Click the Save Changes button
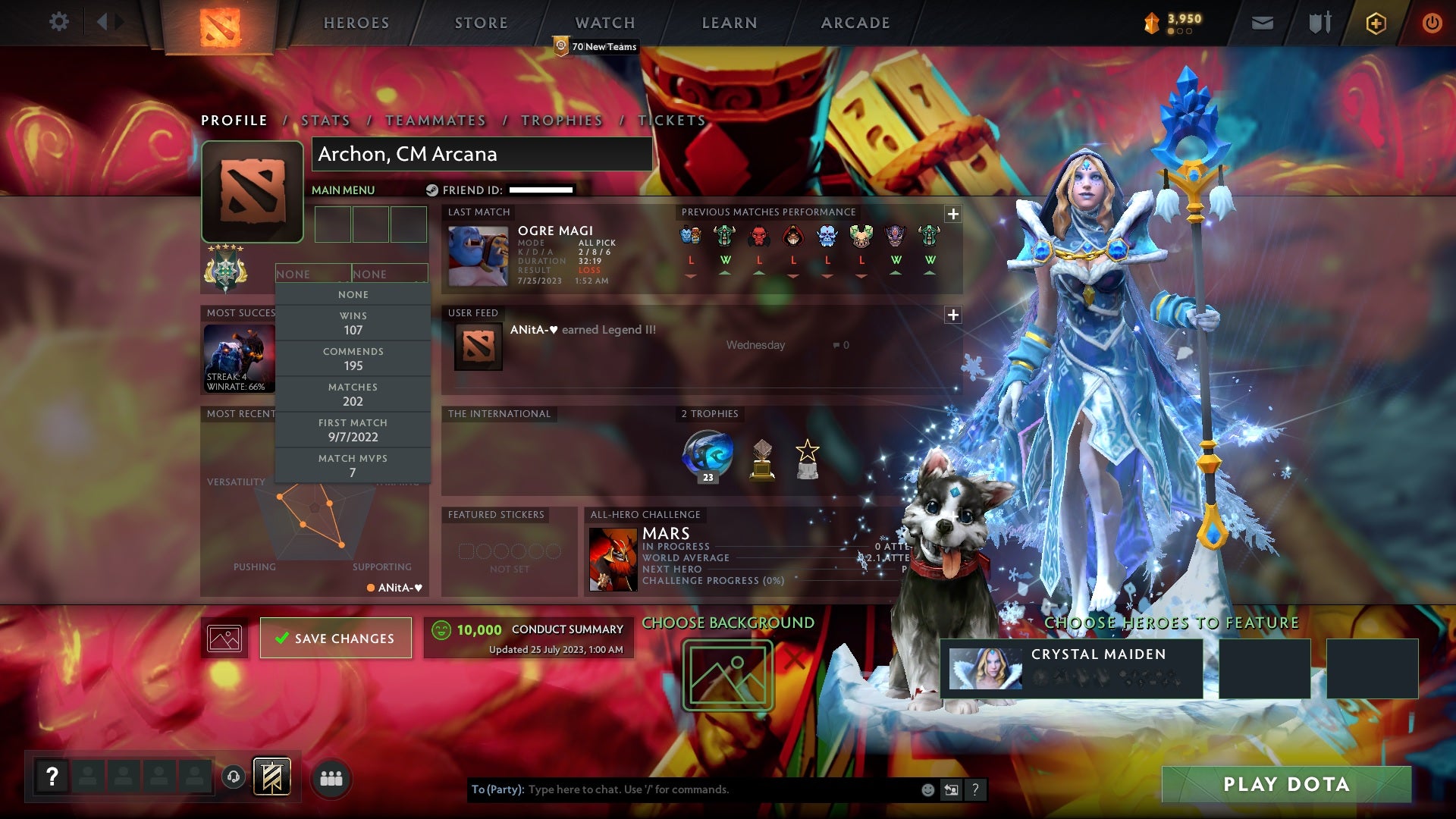This screenshot has height=819, width=1456. point(335,638)
